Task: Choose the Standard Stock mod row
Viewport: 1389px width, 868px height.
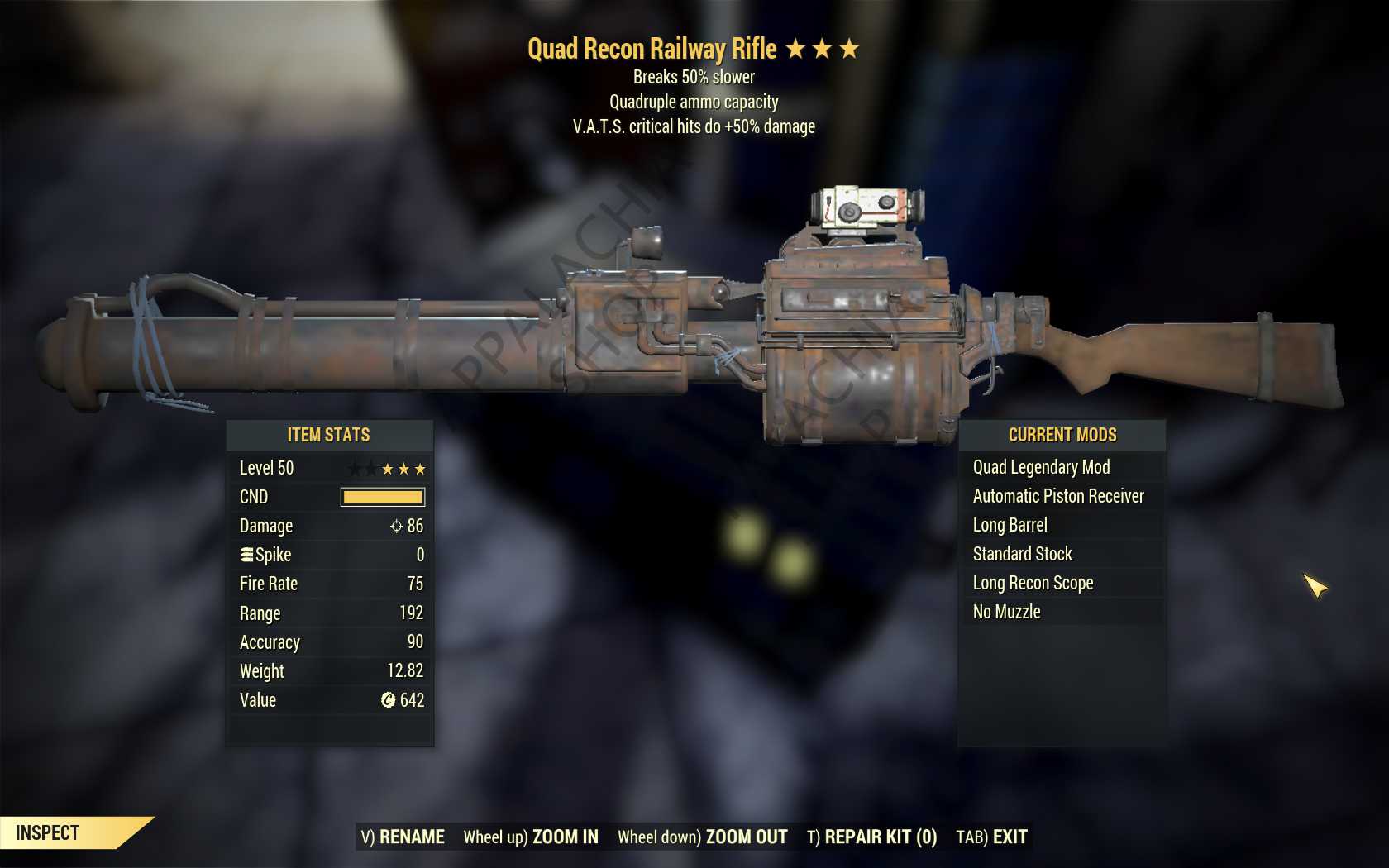Action: coord(1023,554)
